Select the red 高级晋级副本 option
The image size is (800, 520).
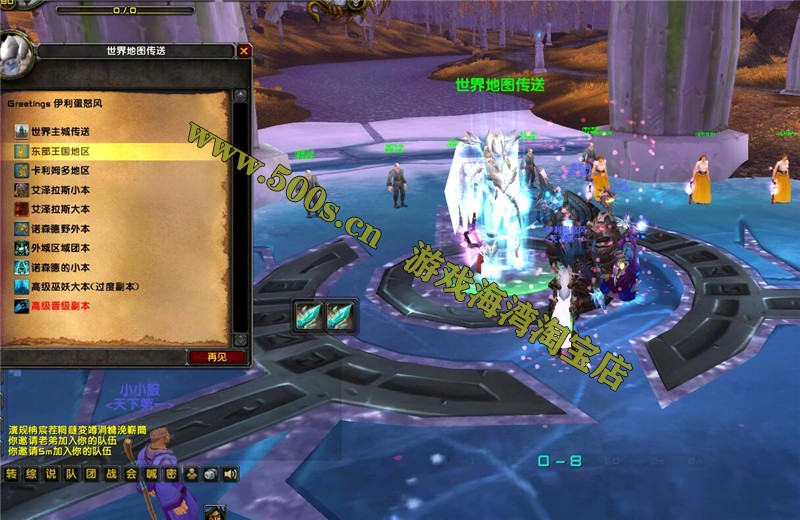tap(62, 306)
